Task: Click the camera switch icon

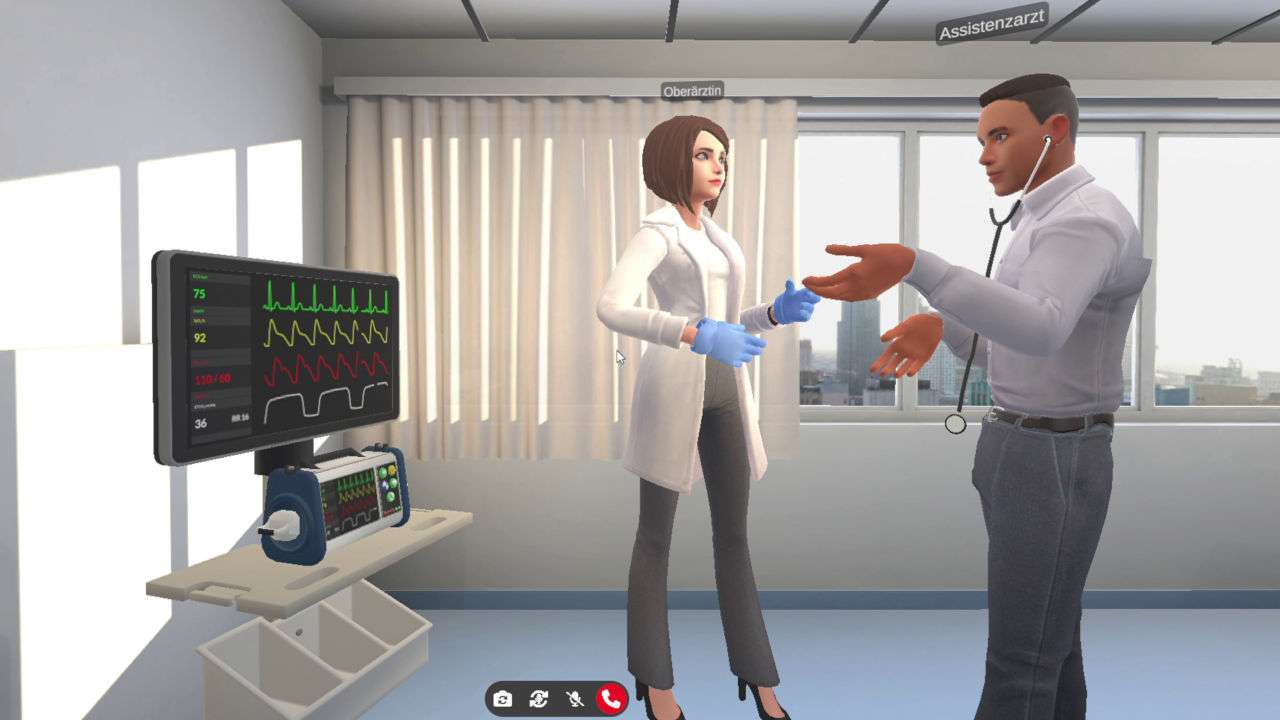Action: pyautogui.click(x=503, y=700)
